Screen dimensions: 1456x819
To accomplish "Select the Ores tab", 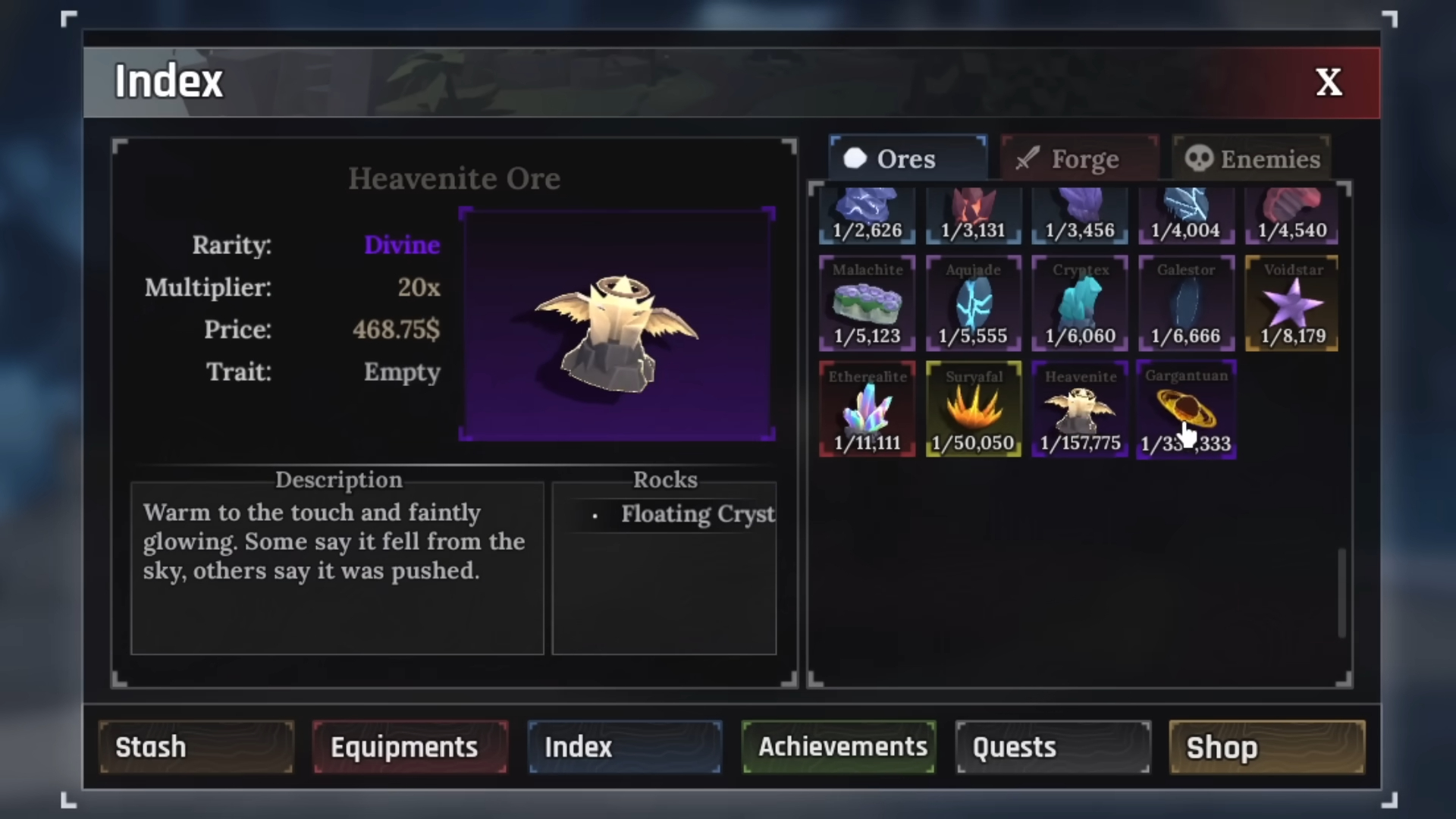I will pyautogui.click(x=908, y=158).
